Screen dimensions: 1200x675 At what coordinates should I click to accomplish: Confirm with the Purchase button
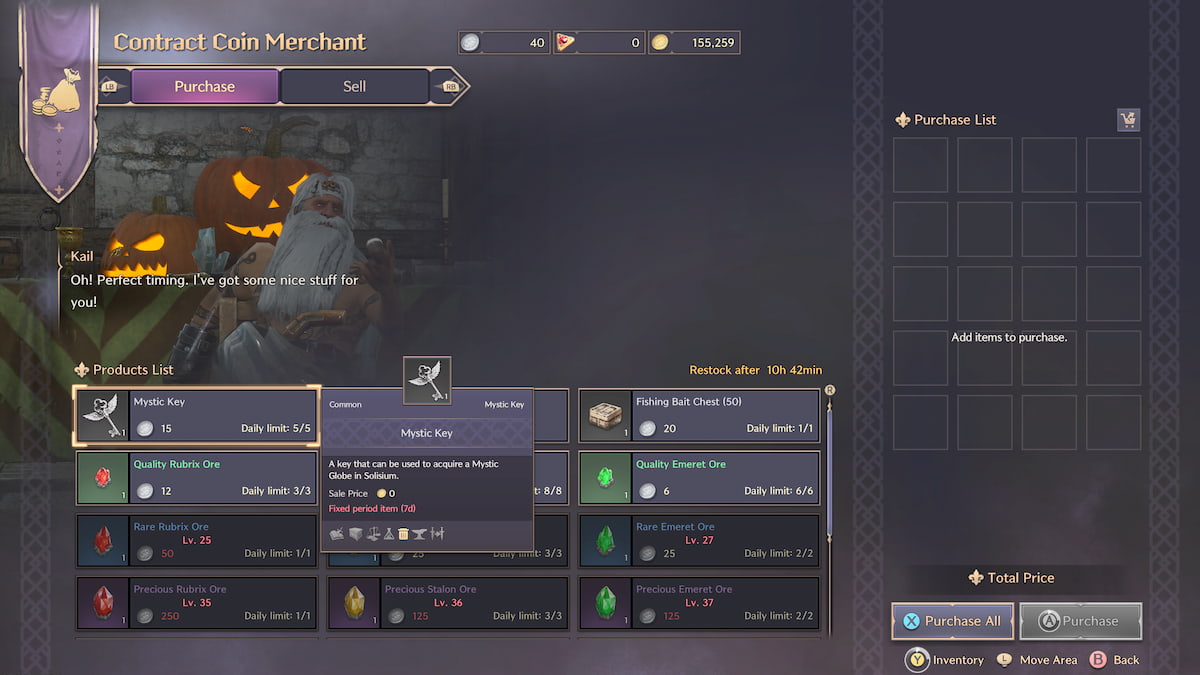(1080, 621)
